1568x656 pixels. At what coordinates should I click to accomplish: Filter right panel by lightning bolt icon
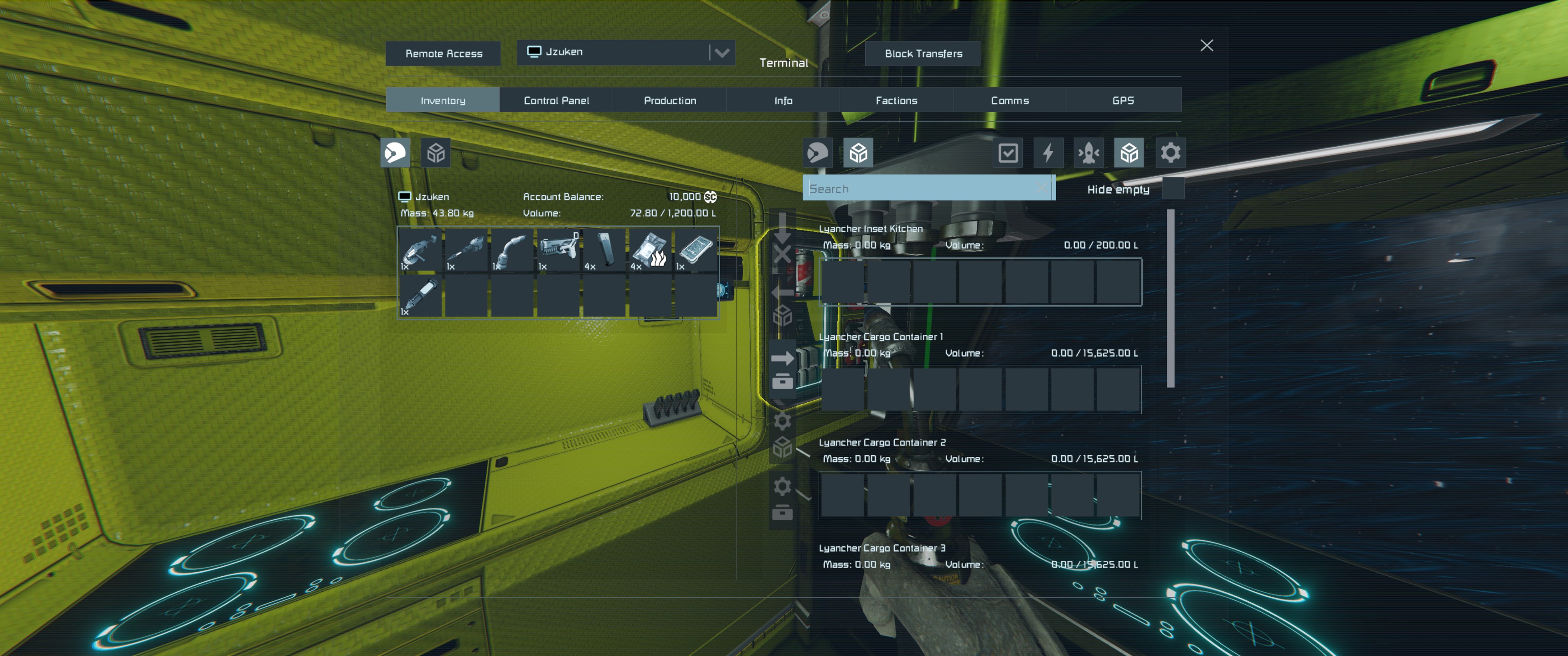tap(1047, 153)
